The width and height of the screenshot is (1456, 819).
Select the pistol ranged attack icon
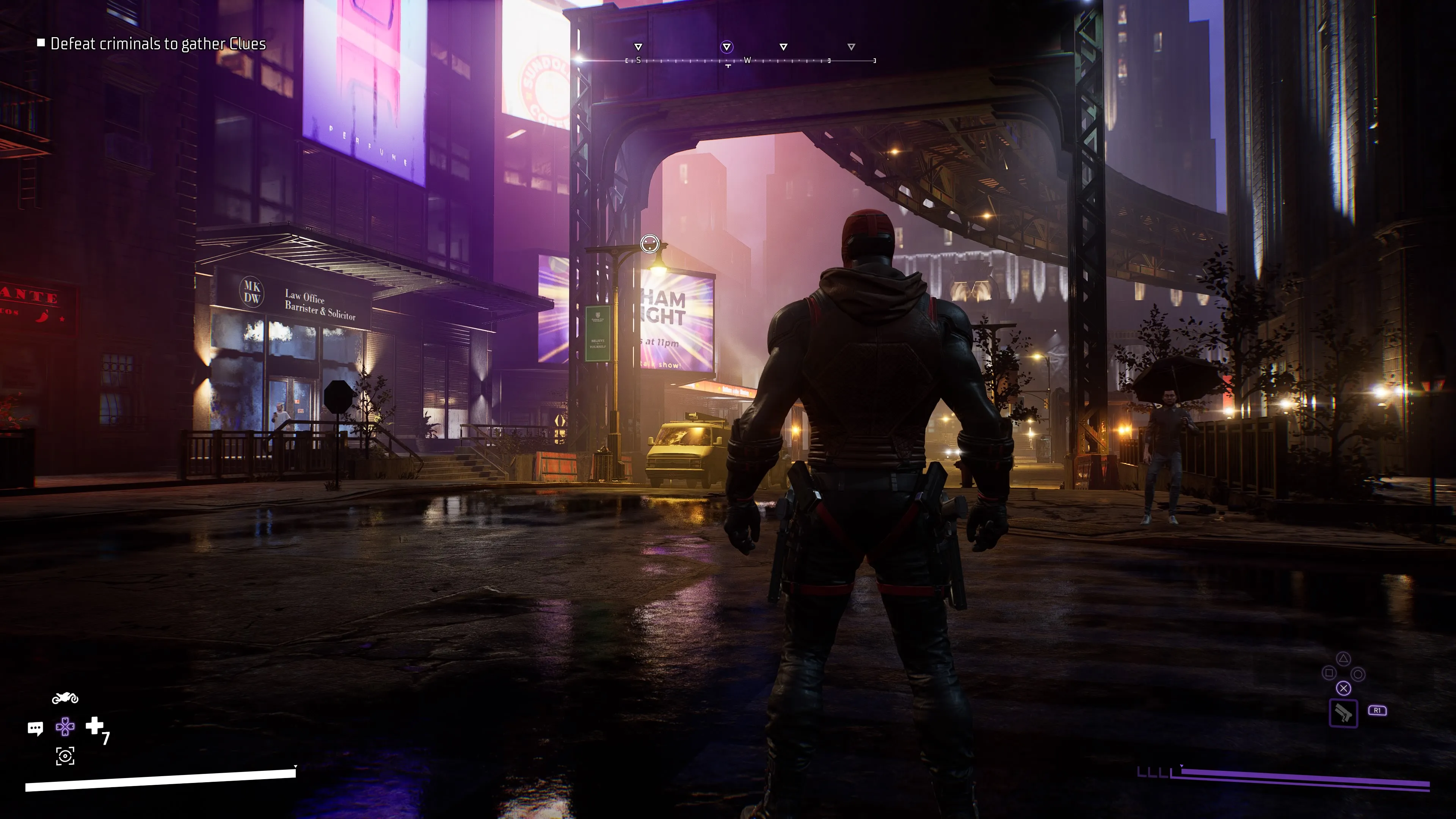(1343, 713)
